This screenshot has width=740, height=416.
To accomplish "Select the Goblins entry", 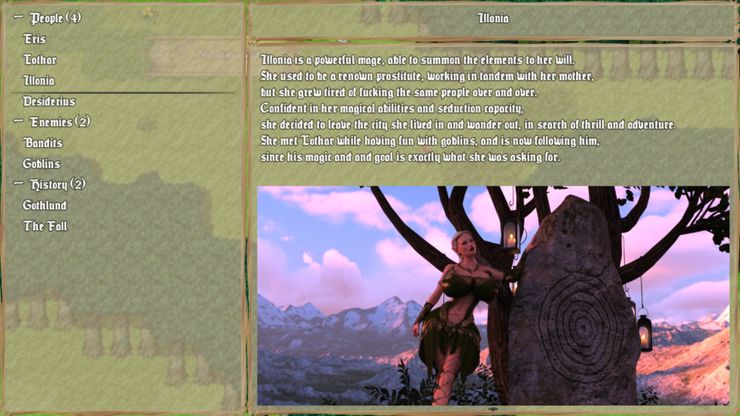I will tap(42, 164).
